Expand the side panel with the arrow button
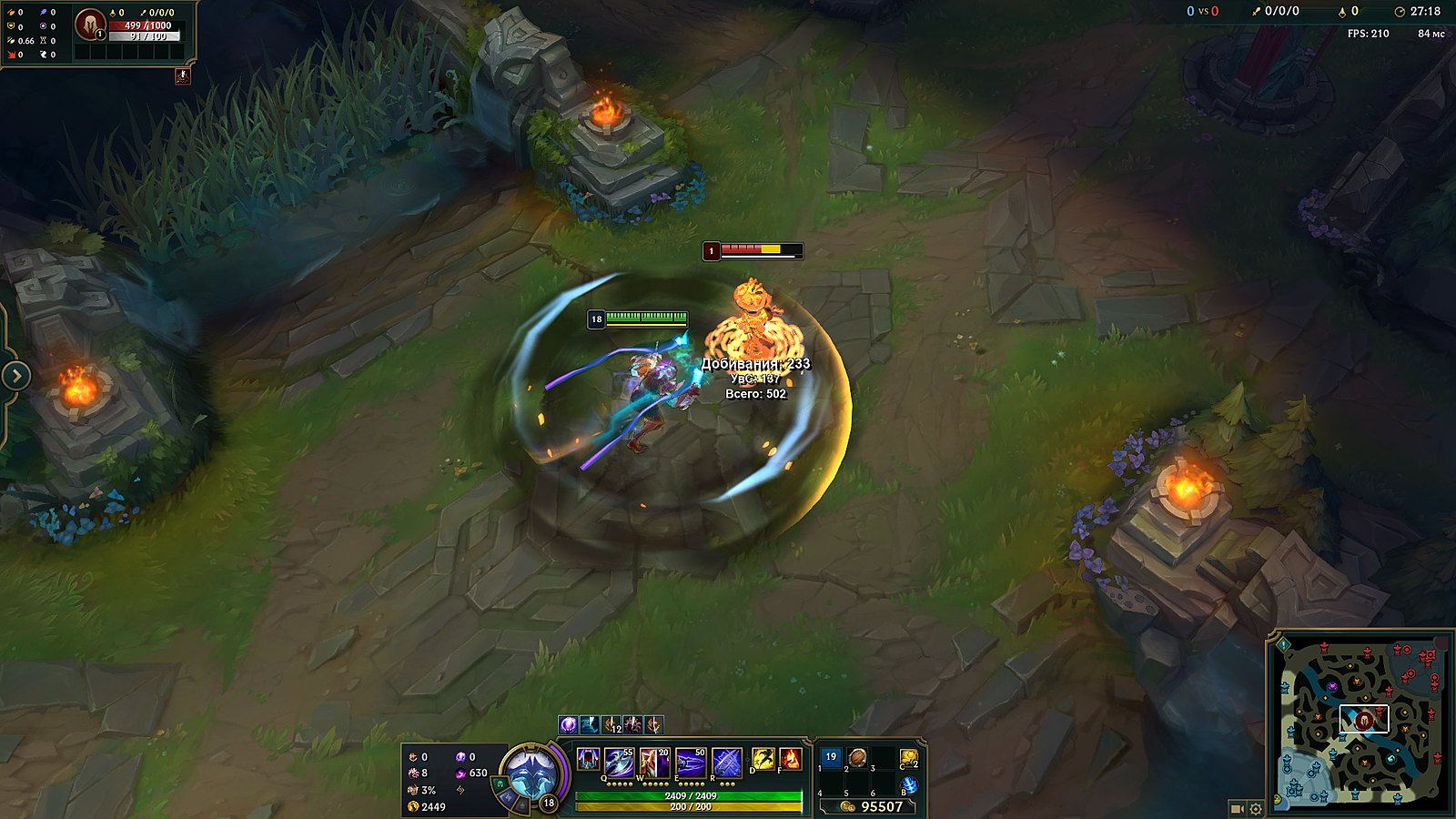 [x=15, y=375]
